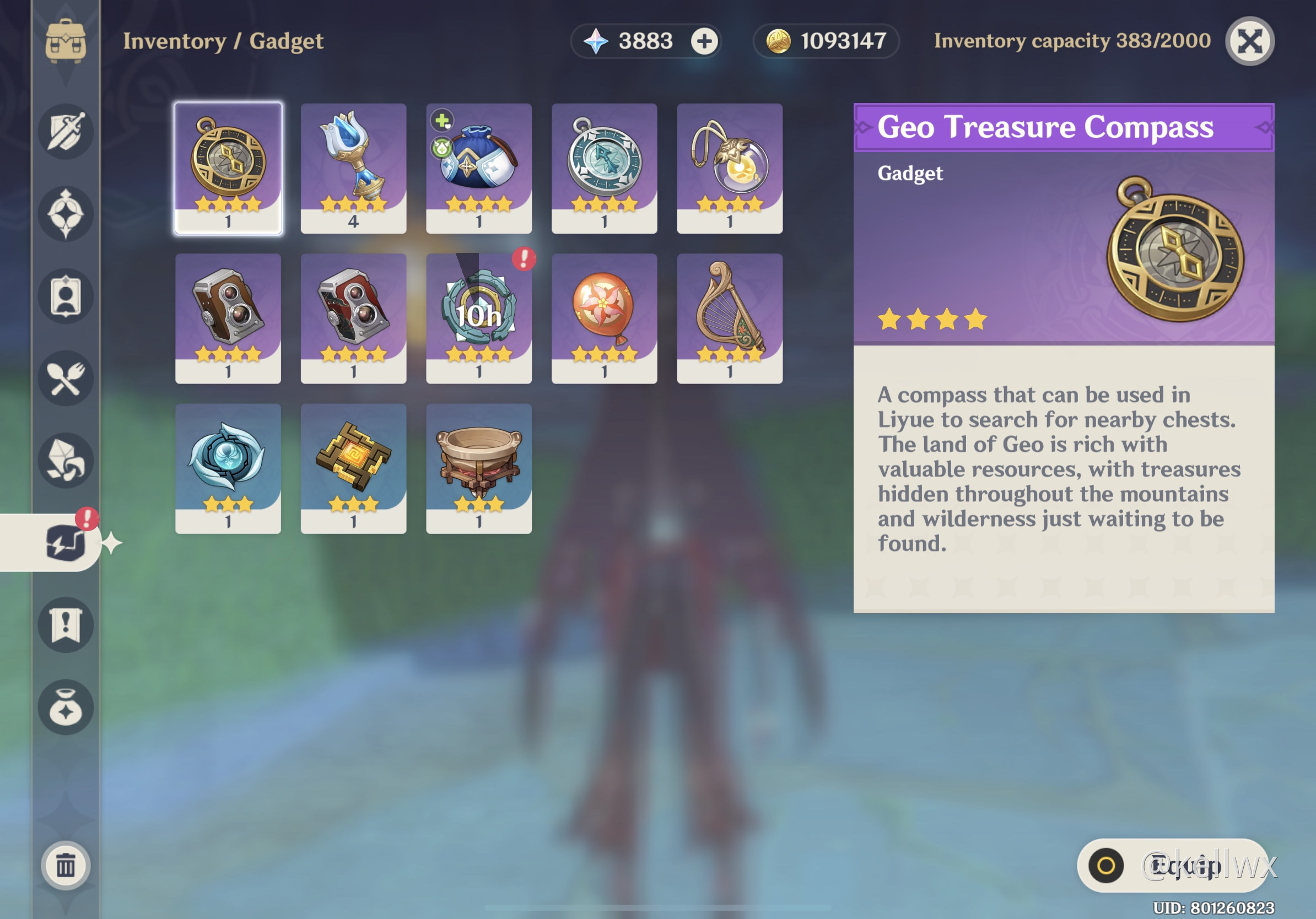Select the teal Anemo Treasure Compass
This screenshot has height=919, width=1316.
[604, 169]
